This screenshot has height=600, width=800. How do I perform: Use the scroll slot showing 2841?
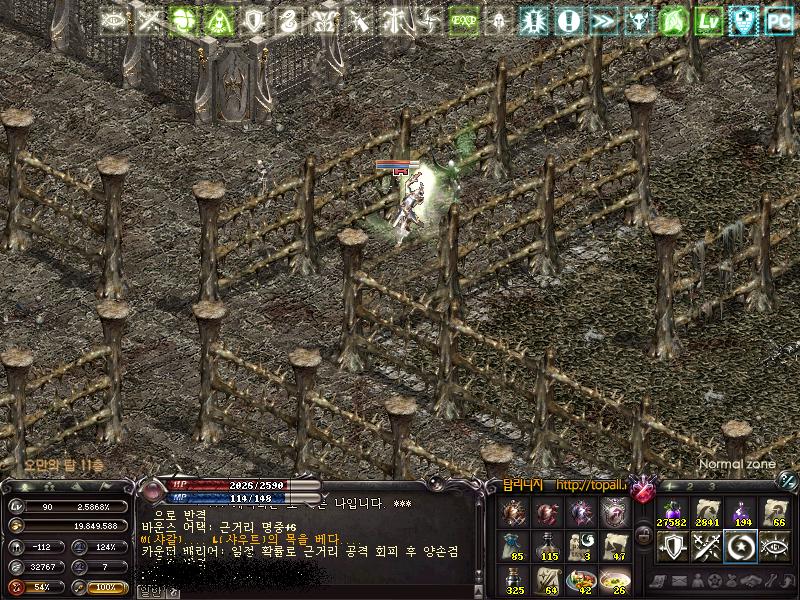(706, 511)
